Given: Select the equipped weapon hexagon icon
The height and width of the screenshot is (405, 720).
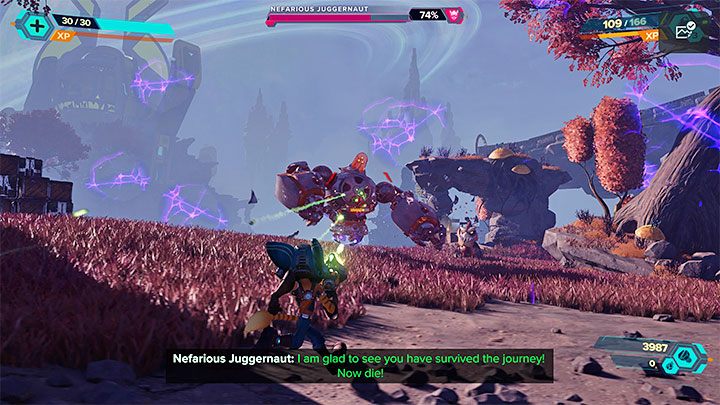Looking at the screenshot, I should point(685,29).
